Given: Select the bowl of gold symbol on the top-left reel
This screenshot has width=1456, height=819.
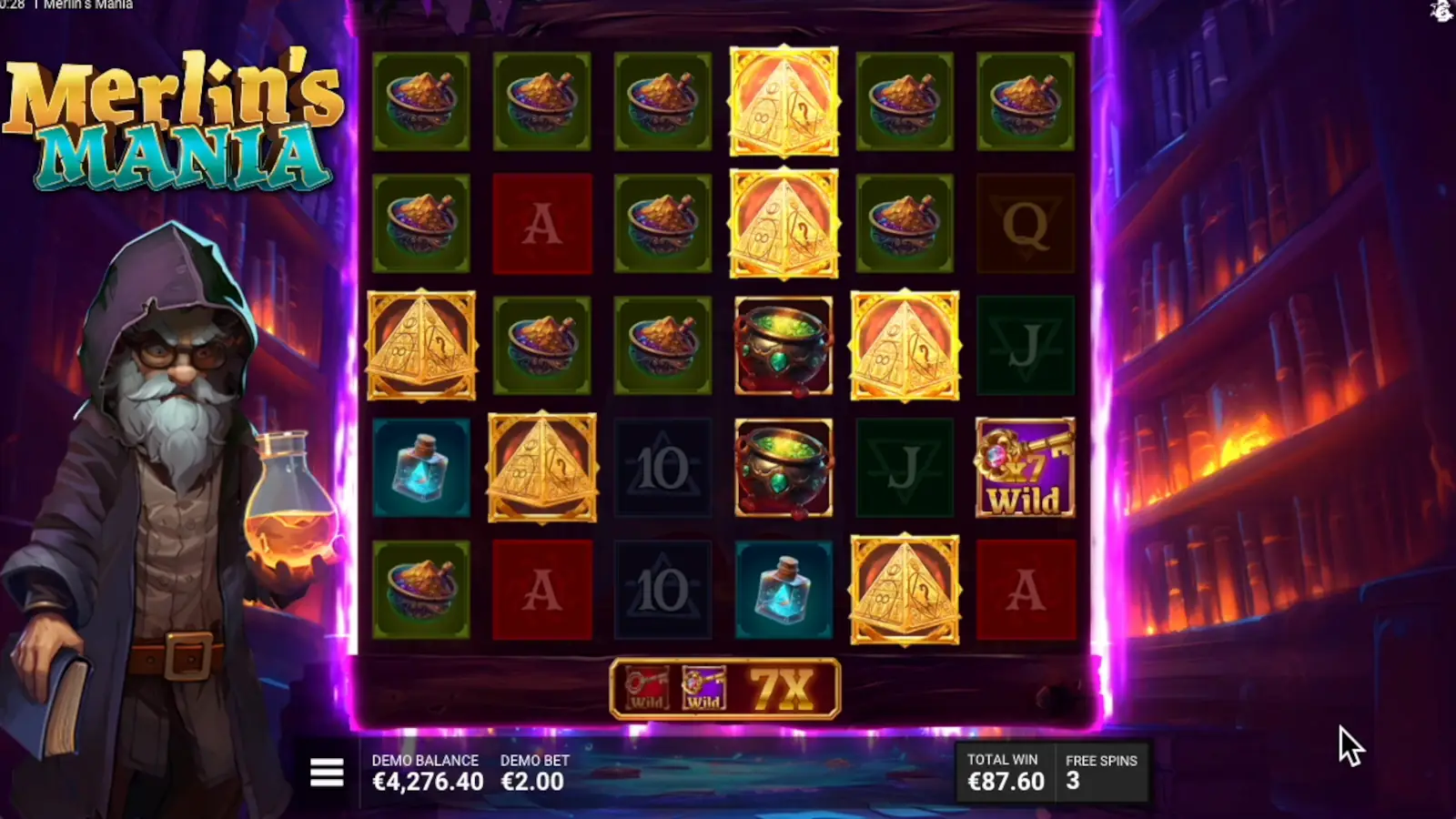Looking at the screenshot, I should click(x=421, y=100).
